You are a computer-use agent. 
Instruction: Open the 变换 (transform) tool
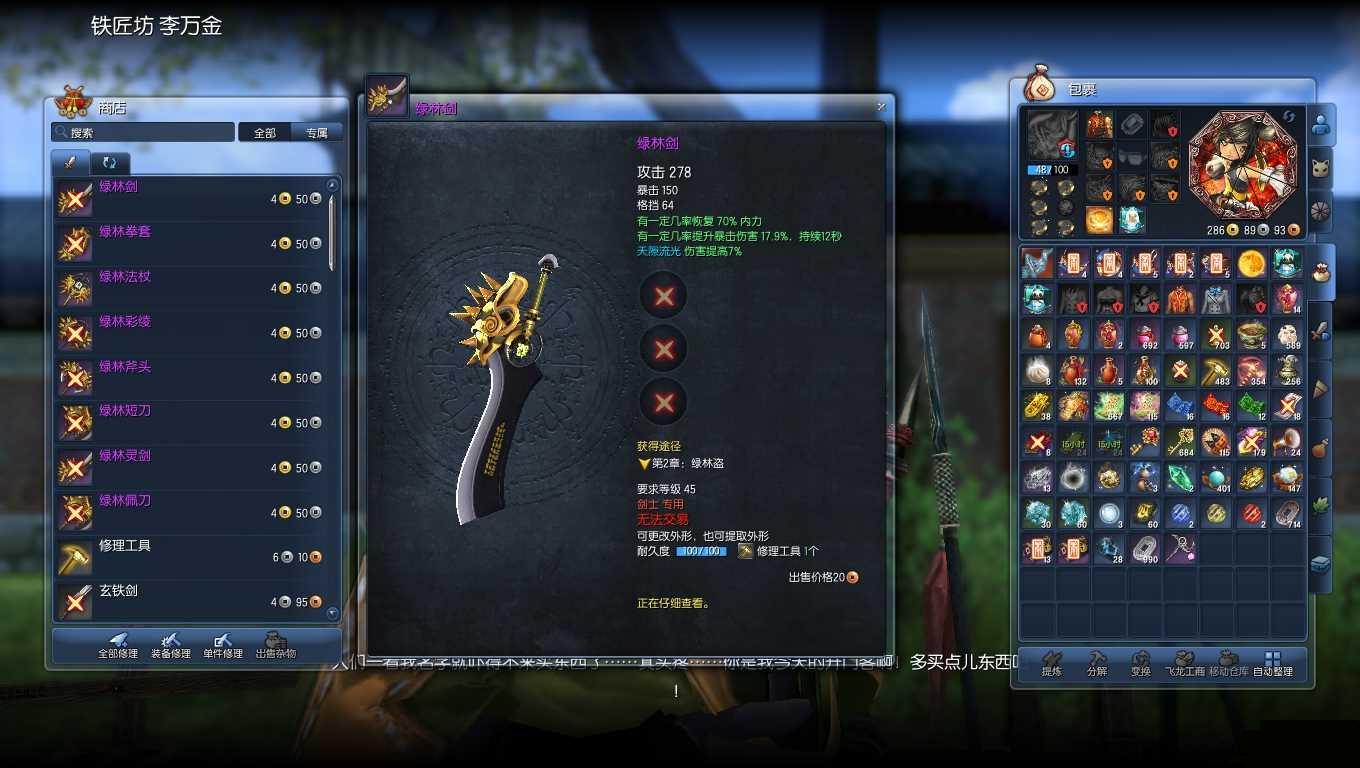[x=1140, y=658]
